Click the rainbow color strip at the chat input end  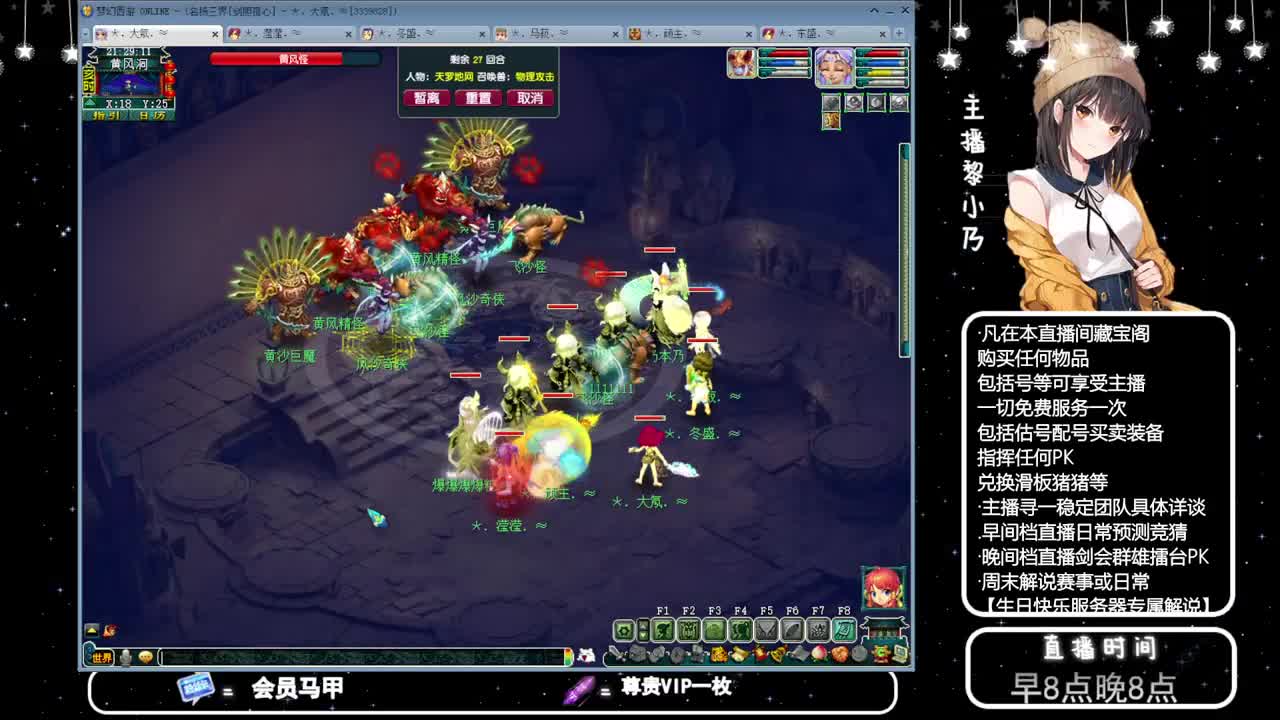(x=570, y=657)
